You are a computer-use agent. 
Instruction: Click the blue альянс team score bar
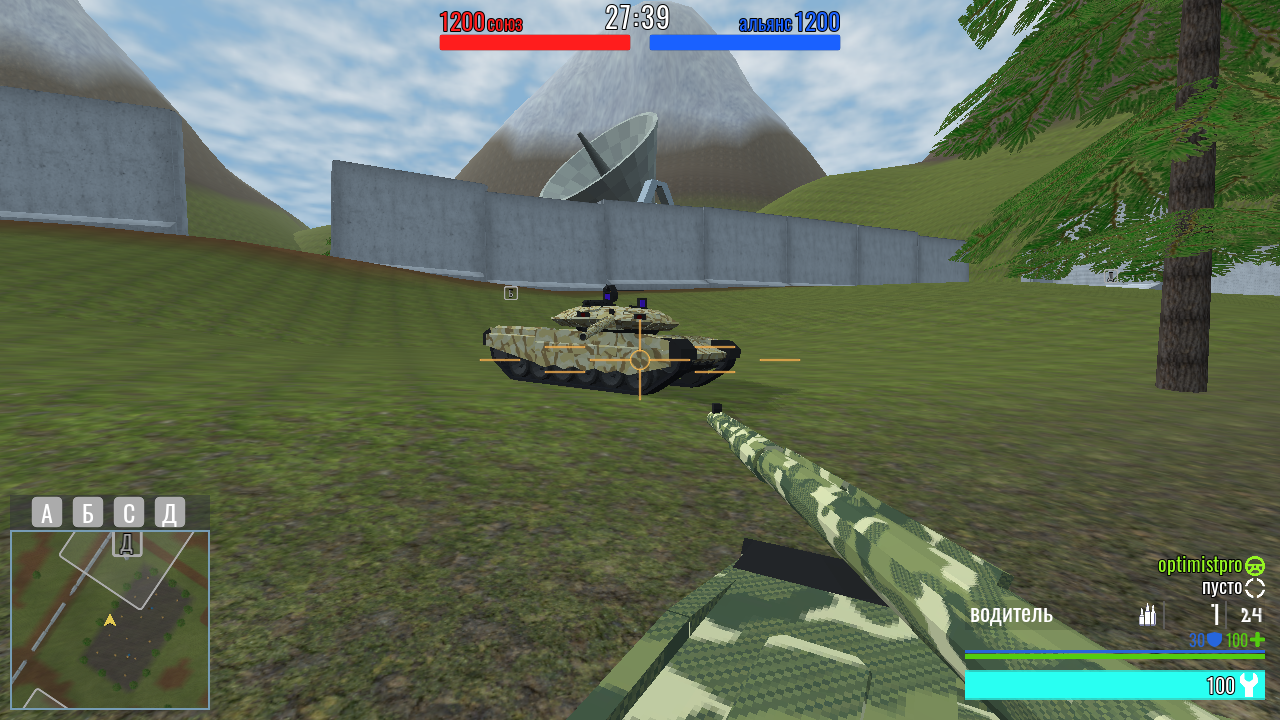click(x=745, y=42)
